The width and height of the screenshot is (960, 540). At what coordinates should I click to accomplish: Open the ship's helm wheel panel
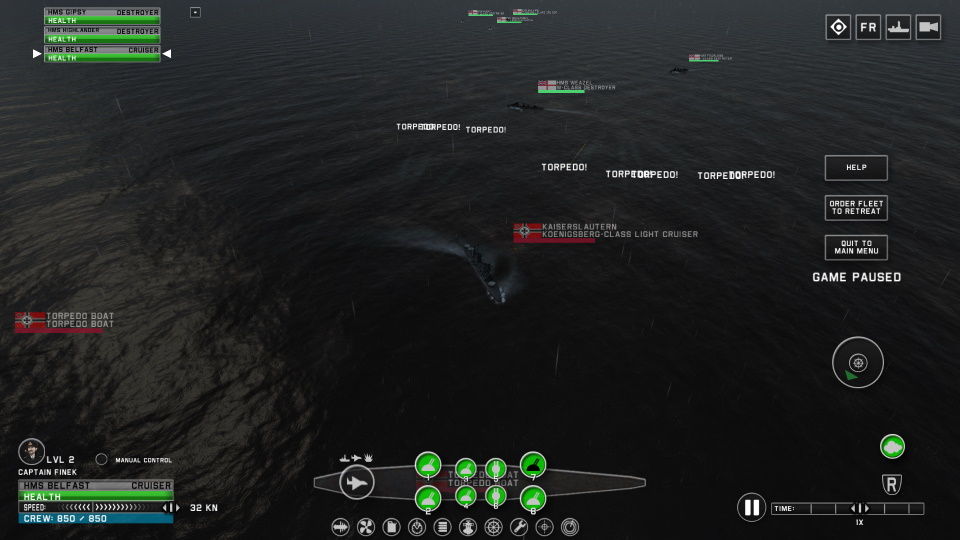click(492, 526)
